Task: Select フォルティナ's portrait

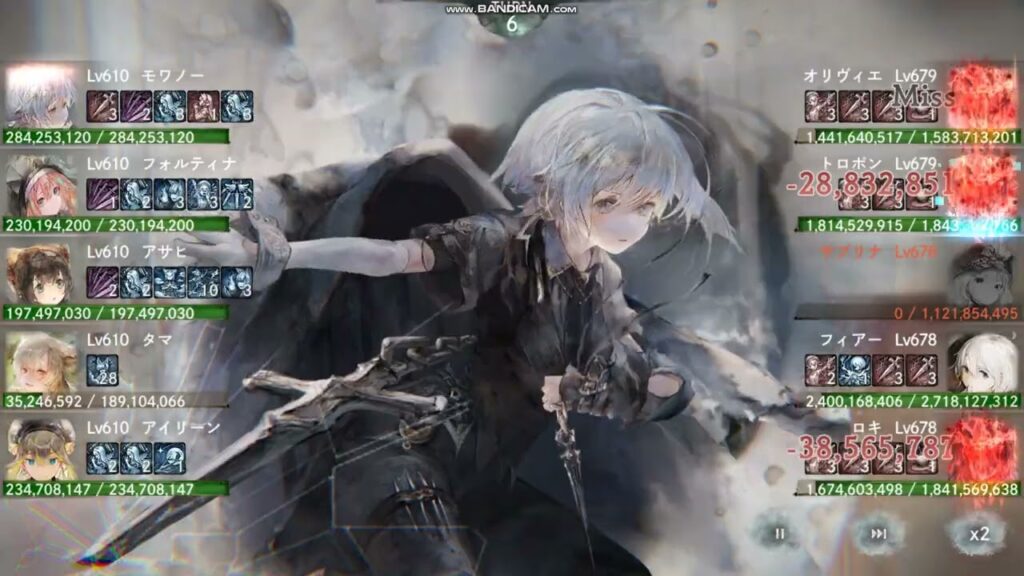Action: point(41,185)
